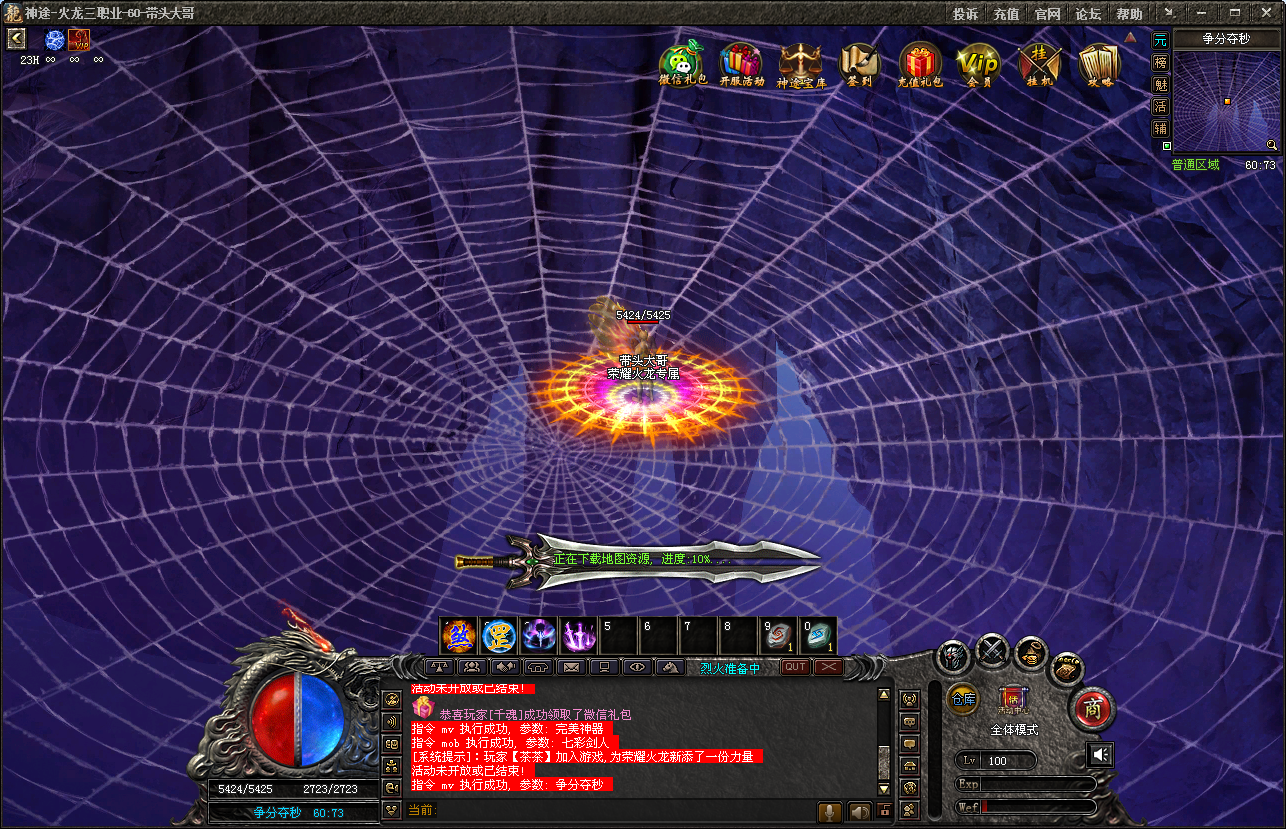
Task: Open the 活动中心 activity center icon
Action: pos(1012,698)
